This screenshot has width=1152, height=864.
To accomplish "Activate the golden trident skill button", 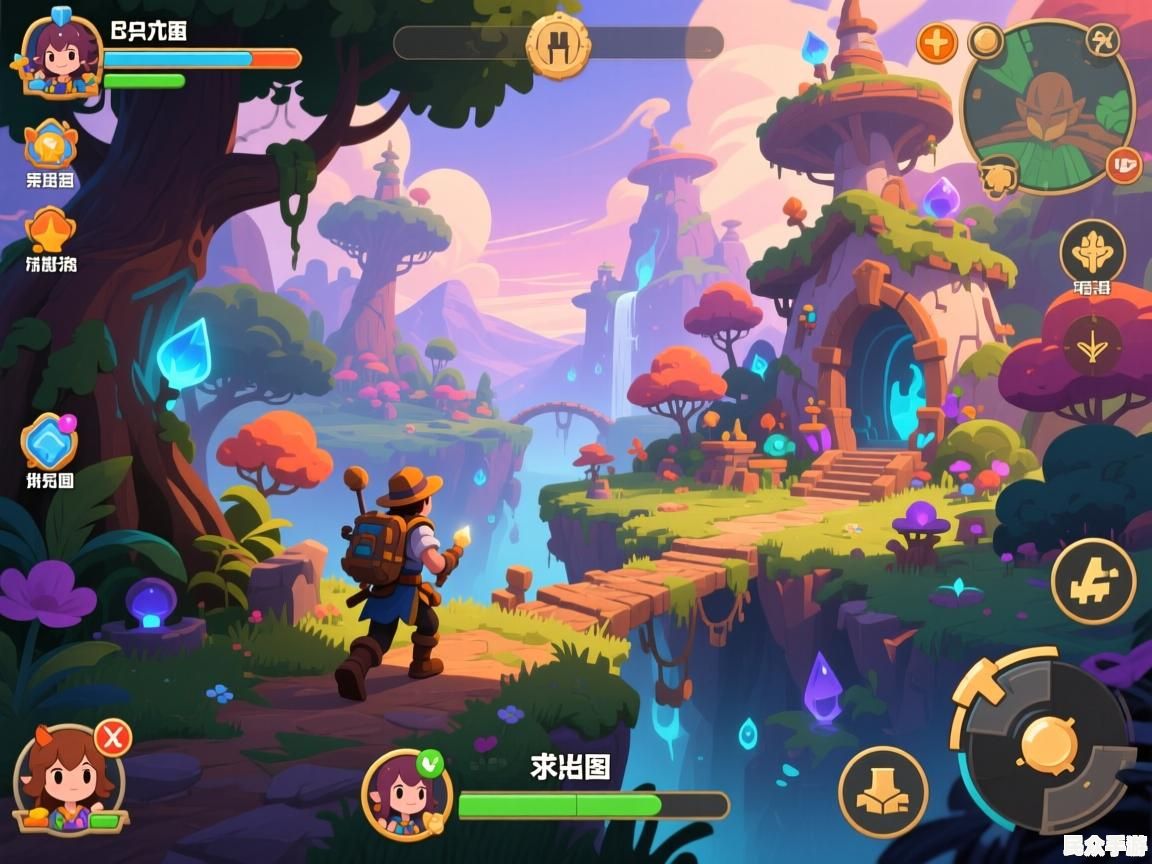I will (1092, 252).
